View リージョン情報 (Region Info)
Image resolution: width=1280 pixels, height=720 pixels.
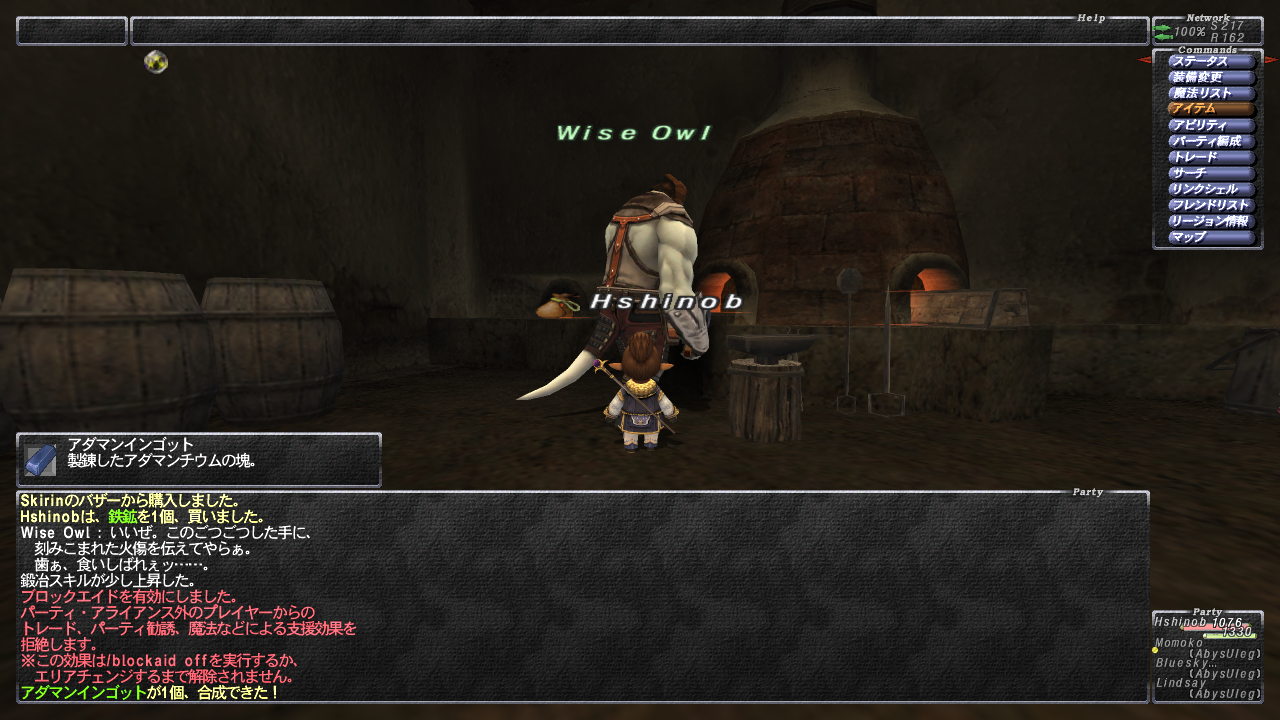[x=1211, y=222]
